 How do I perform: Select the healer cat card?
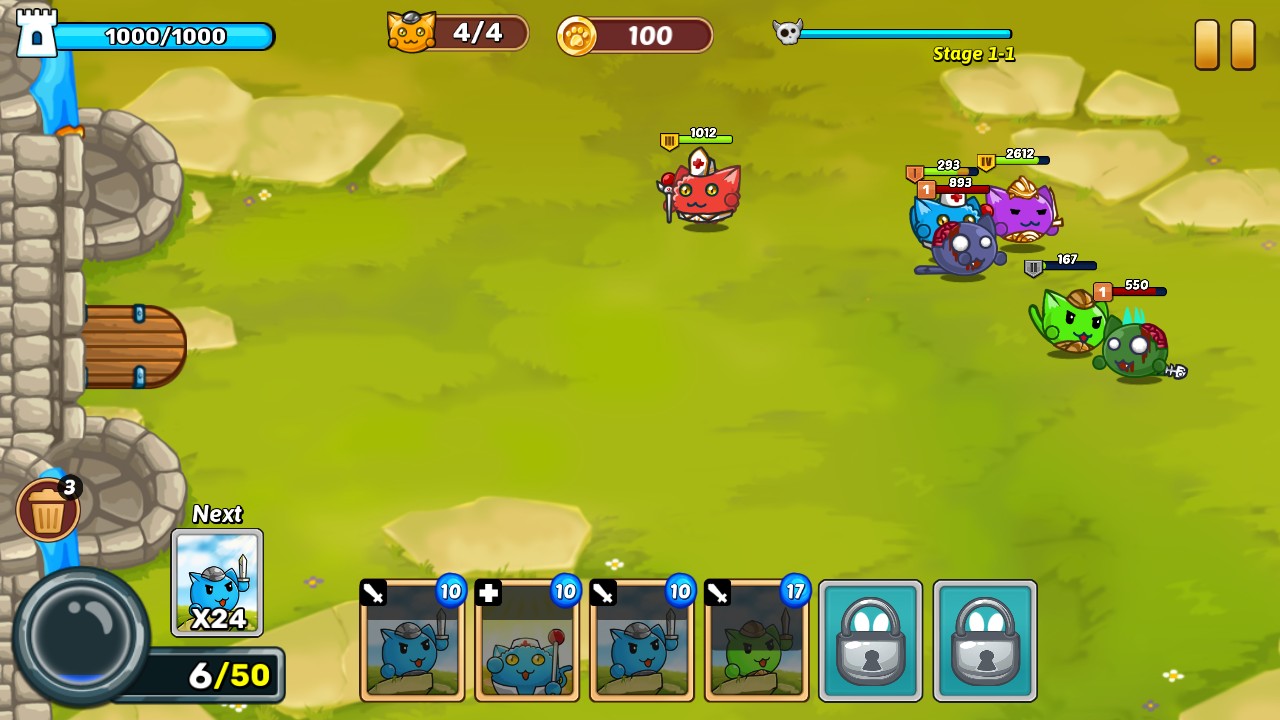(527, 641)
